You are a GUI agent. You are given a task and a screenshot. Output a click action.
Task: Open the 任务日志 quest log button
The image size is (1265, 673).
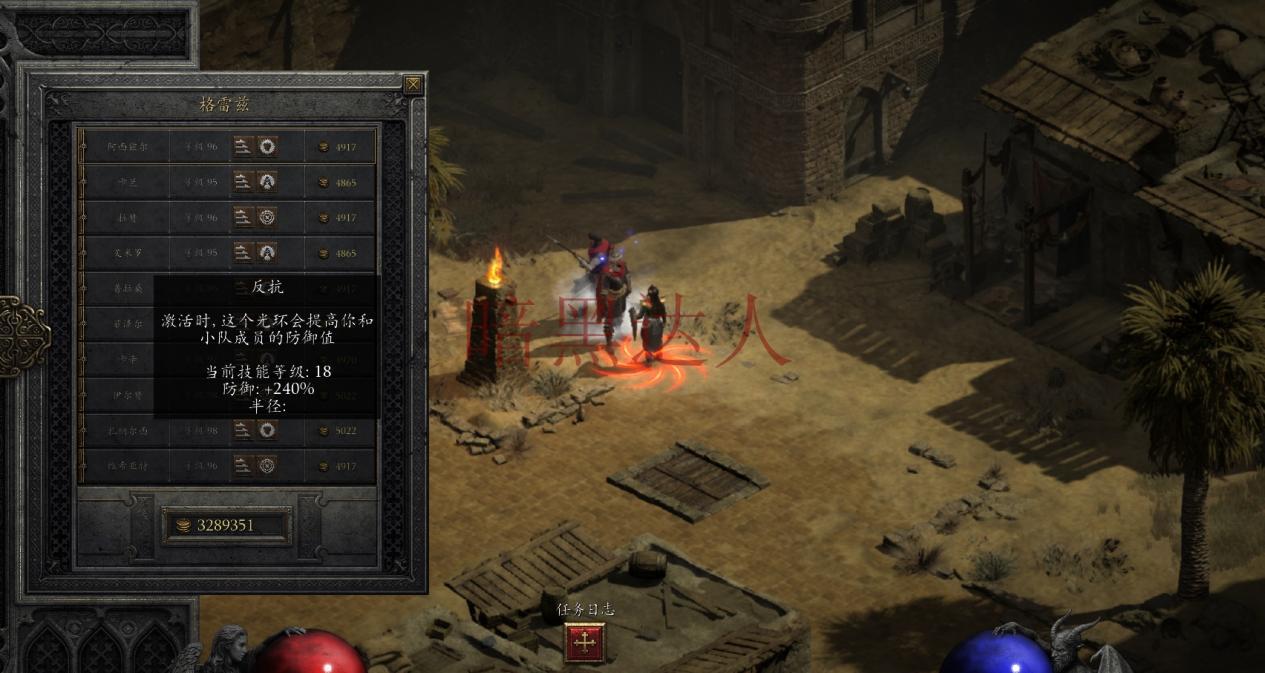click(x=585, y=642)
